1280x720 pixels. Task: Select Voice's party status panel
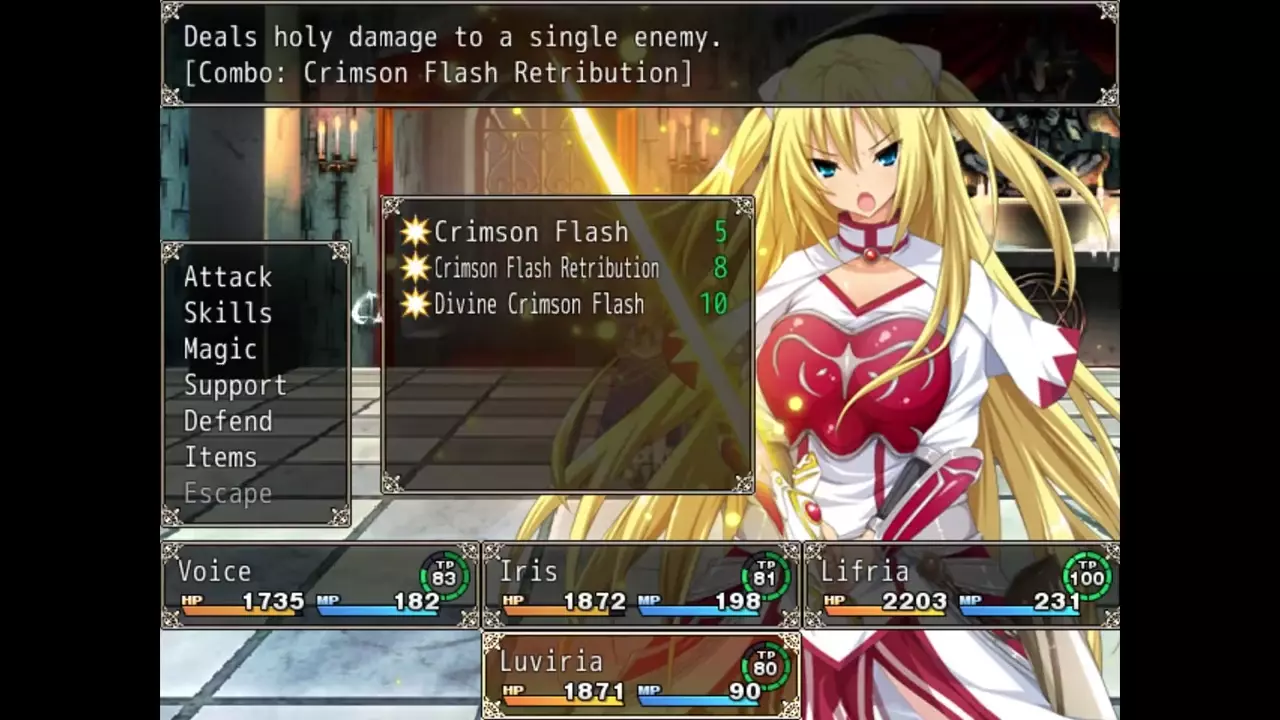pyautogui.click(x=321, y=586)
